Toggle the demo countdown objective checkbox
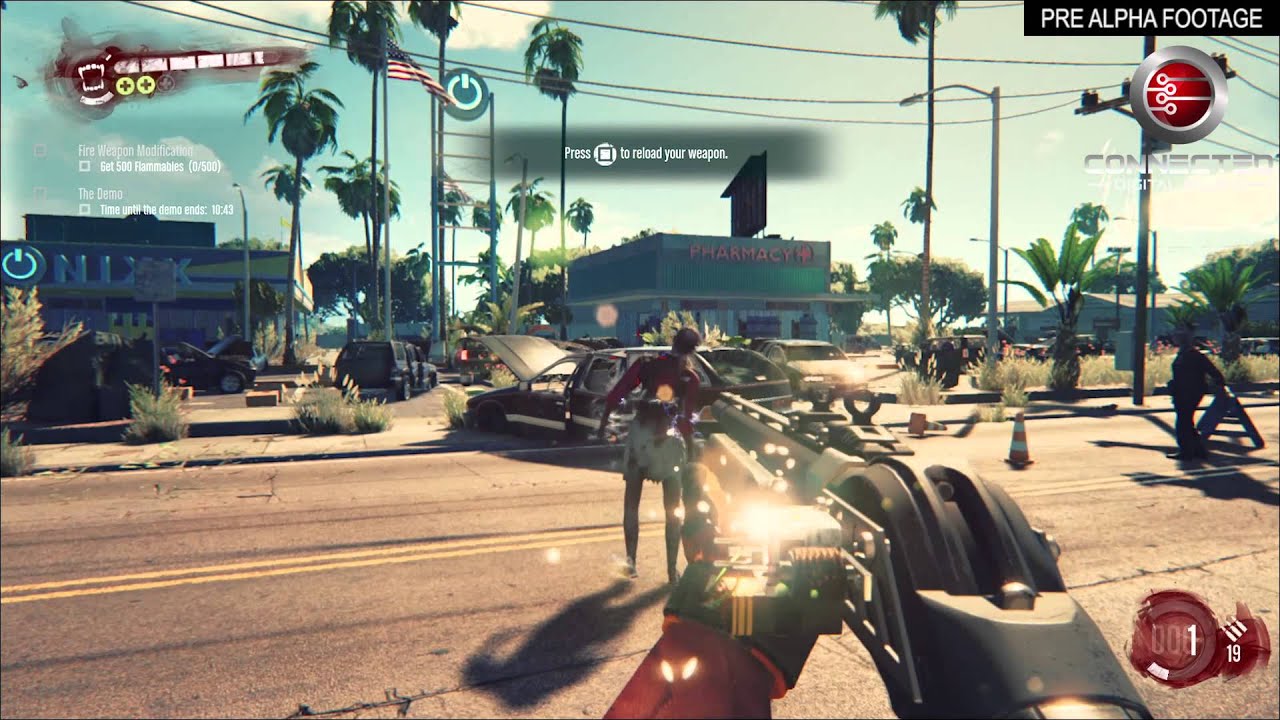 (84, 208)
